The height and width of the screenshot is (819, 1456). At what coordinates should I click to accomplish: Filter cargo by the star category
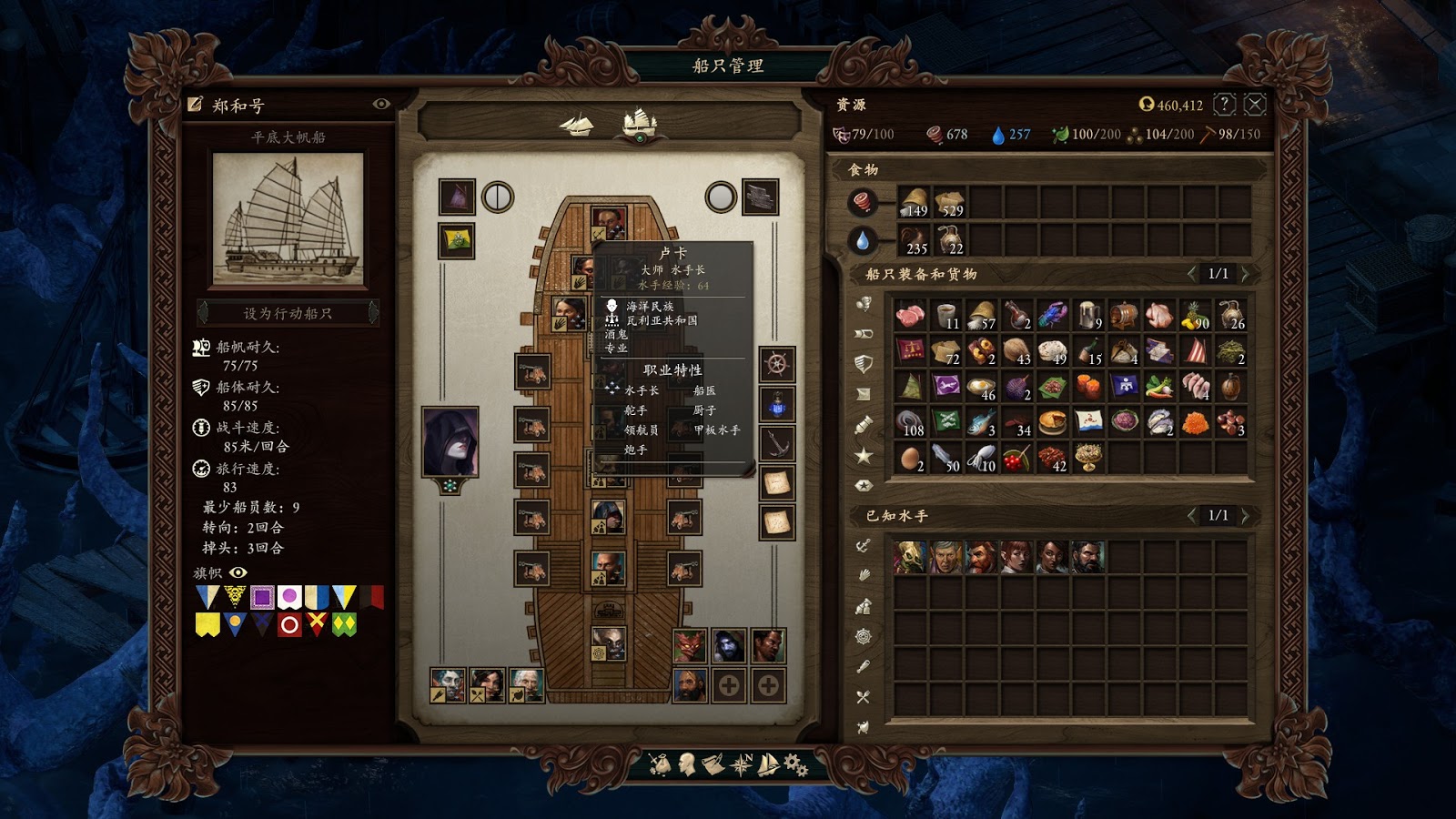864,455
